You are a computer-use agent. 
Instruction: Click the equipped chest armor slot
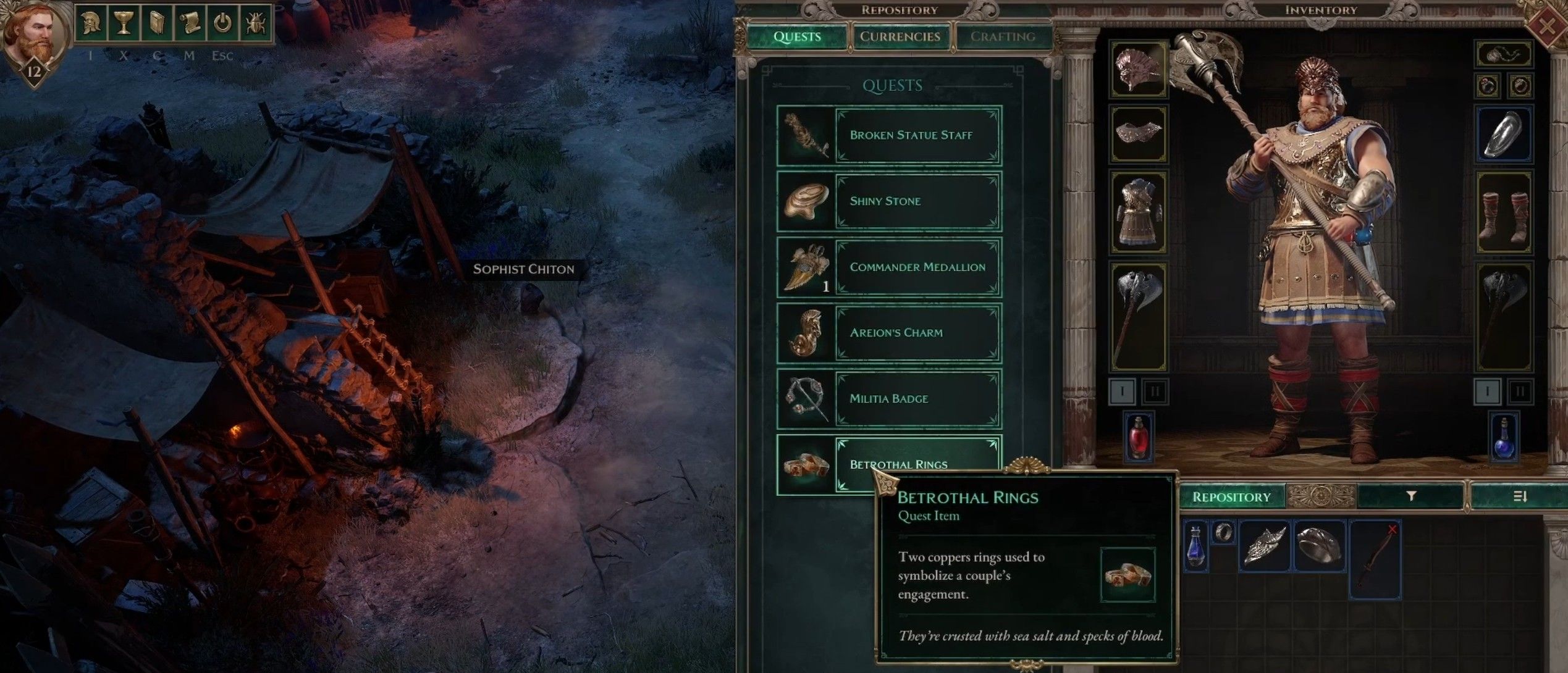tap(1138, 212)
